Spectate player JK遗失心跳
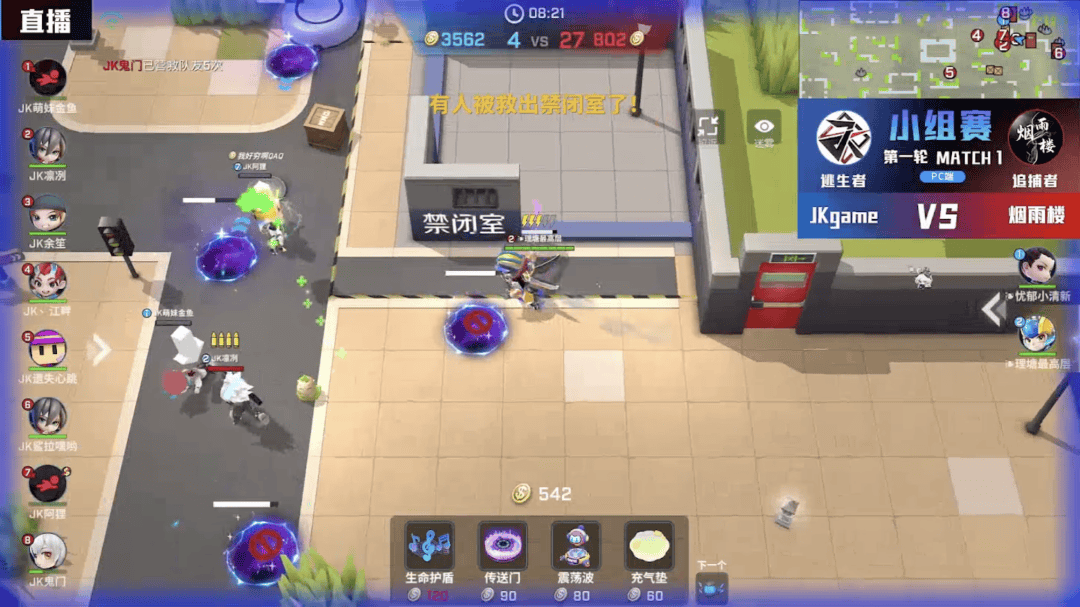 [x=47, y=350]
